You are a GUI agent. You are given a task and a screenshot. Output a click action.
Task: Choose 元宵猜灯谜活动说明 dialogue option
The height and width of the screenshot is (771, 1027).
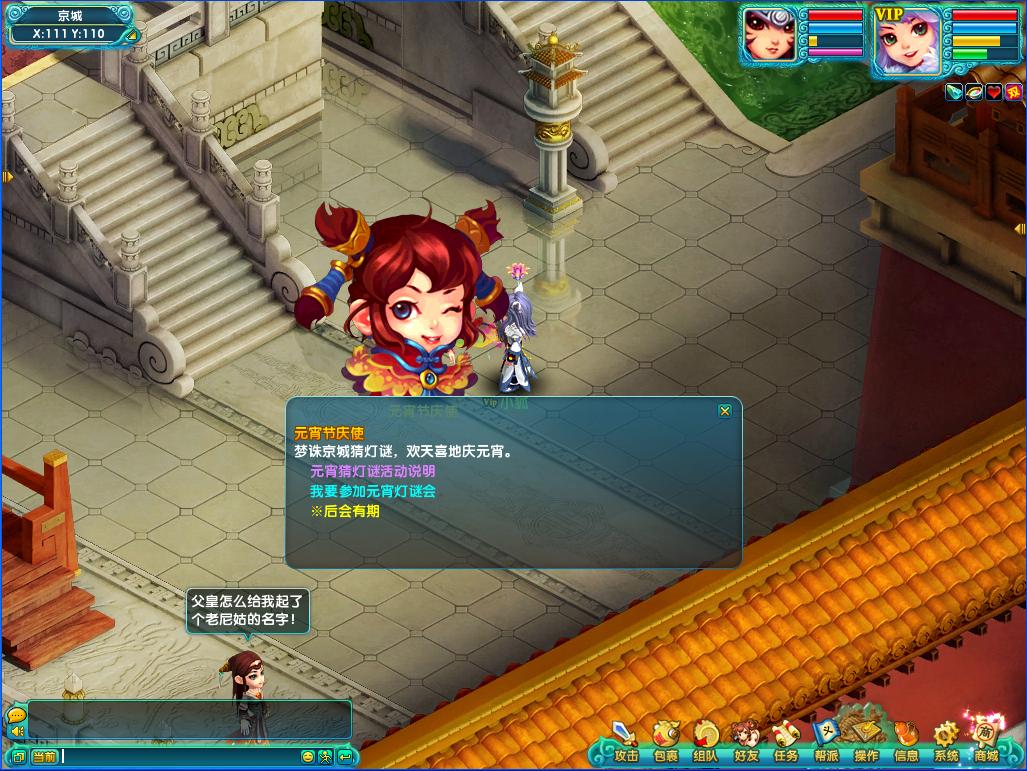pyautogui.click(x=372, y=471)
